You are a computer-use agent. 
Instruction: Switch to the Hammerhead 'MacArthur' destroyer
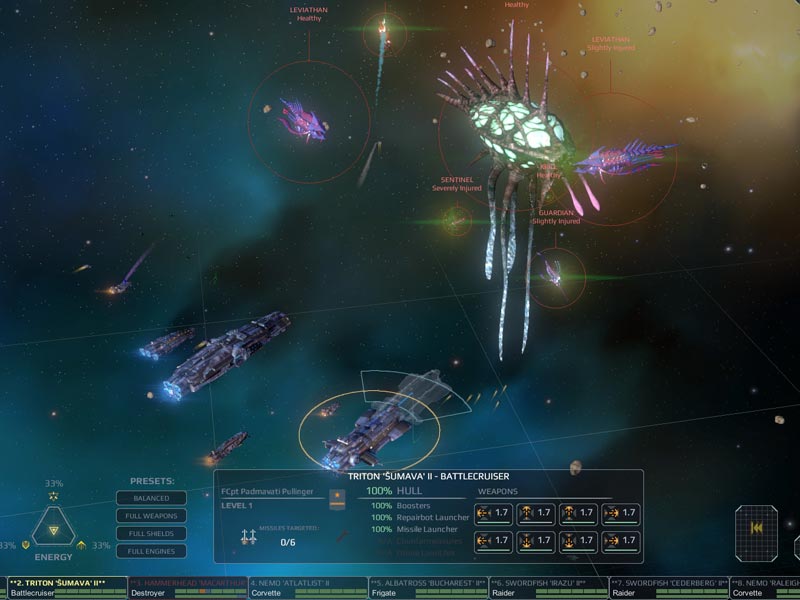[x=186, y=586]
